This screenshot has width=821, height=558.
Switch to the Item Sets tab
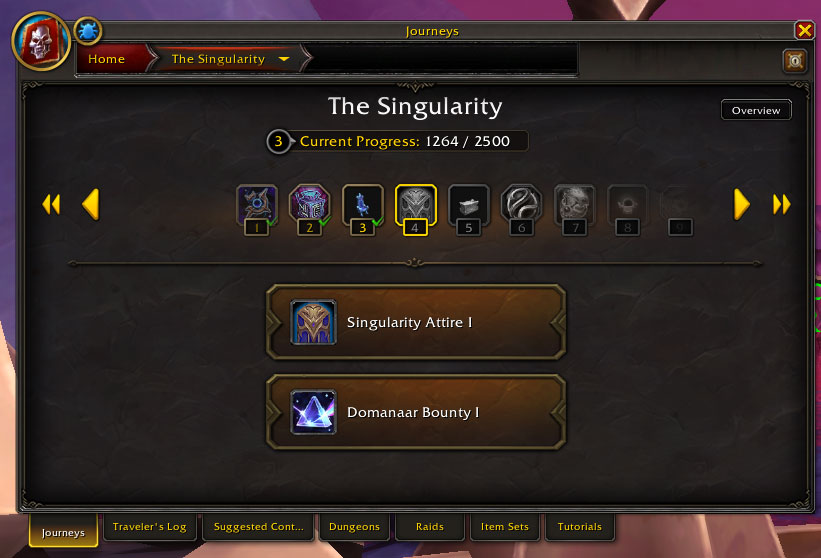coord(504,527)
